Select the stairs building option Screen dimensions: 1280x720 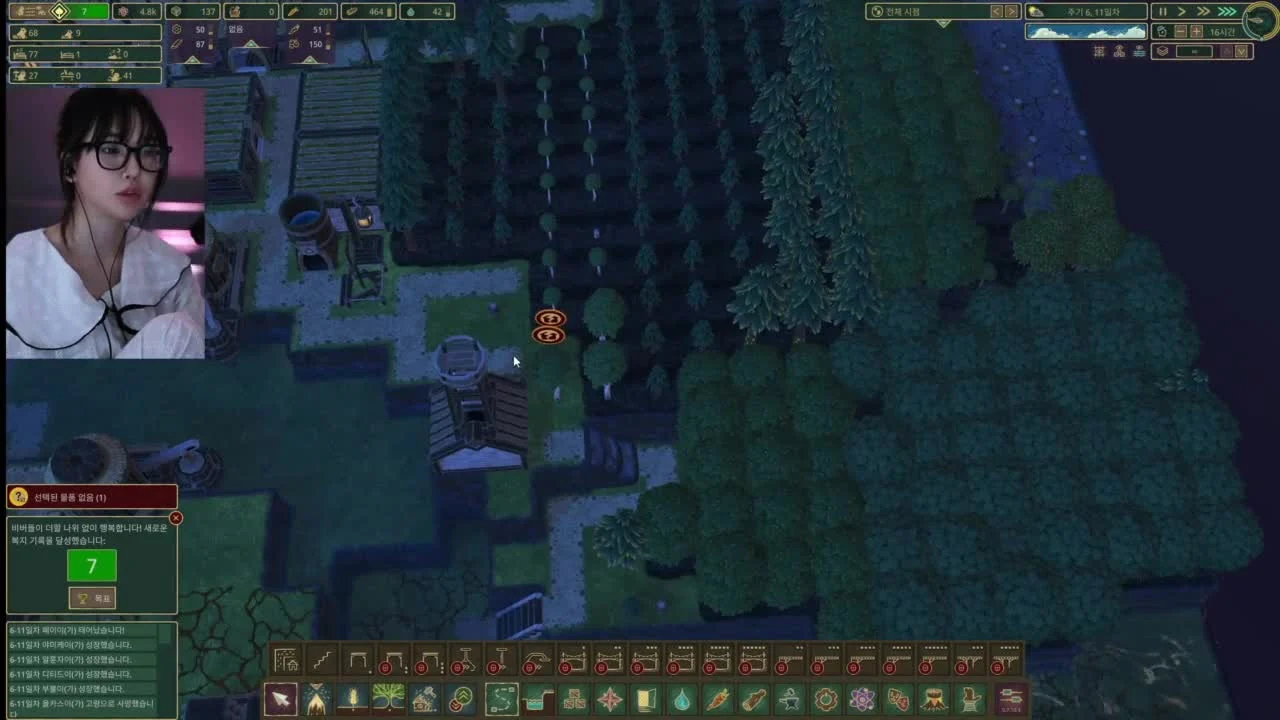coord(322,661)
